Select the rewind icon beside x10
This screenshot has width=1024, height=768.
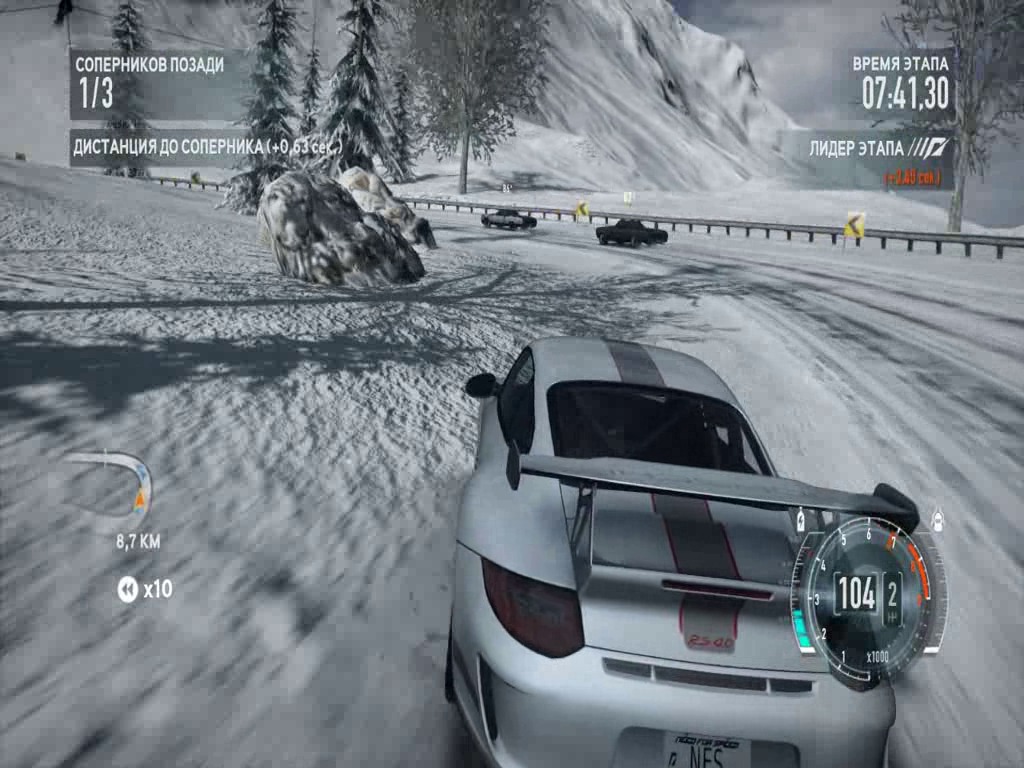pos(127,590)
